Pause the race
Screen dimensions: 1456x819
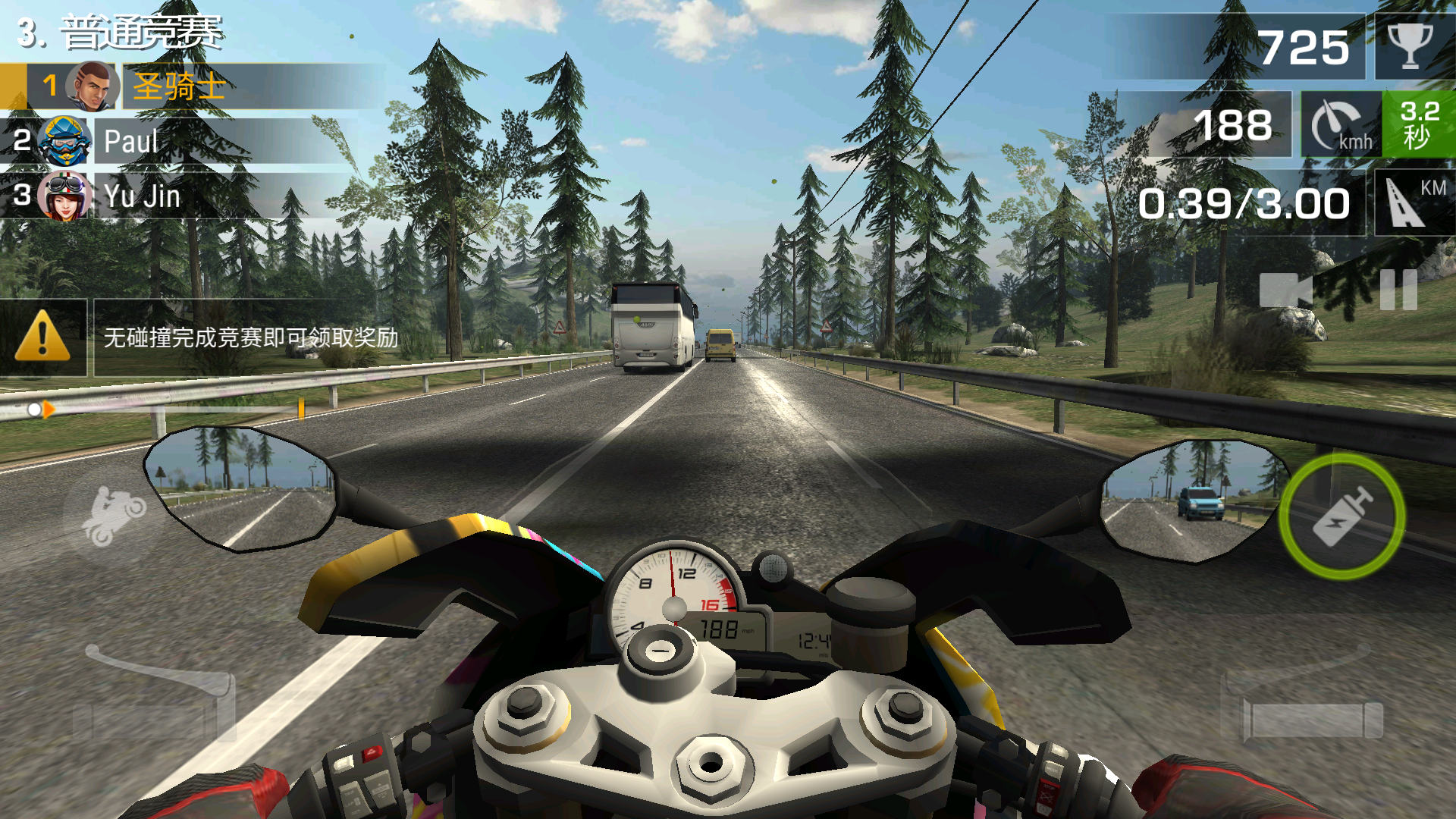1398,290
